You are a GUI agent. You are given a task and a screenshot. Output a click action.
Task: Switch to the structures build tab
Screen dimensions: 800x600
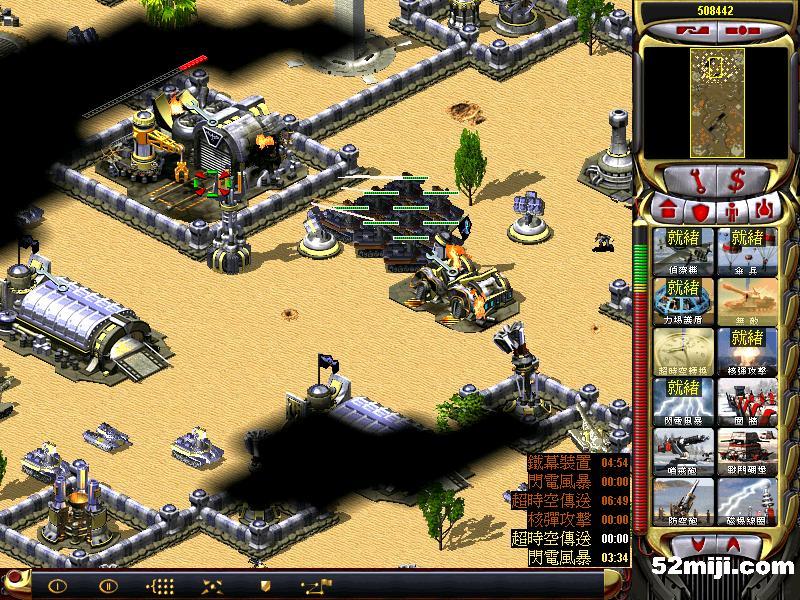point(667,211)
